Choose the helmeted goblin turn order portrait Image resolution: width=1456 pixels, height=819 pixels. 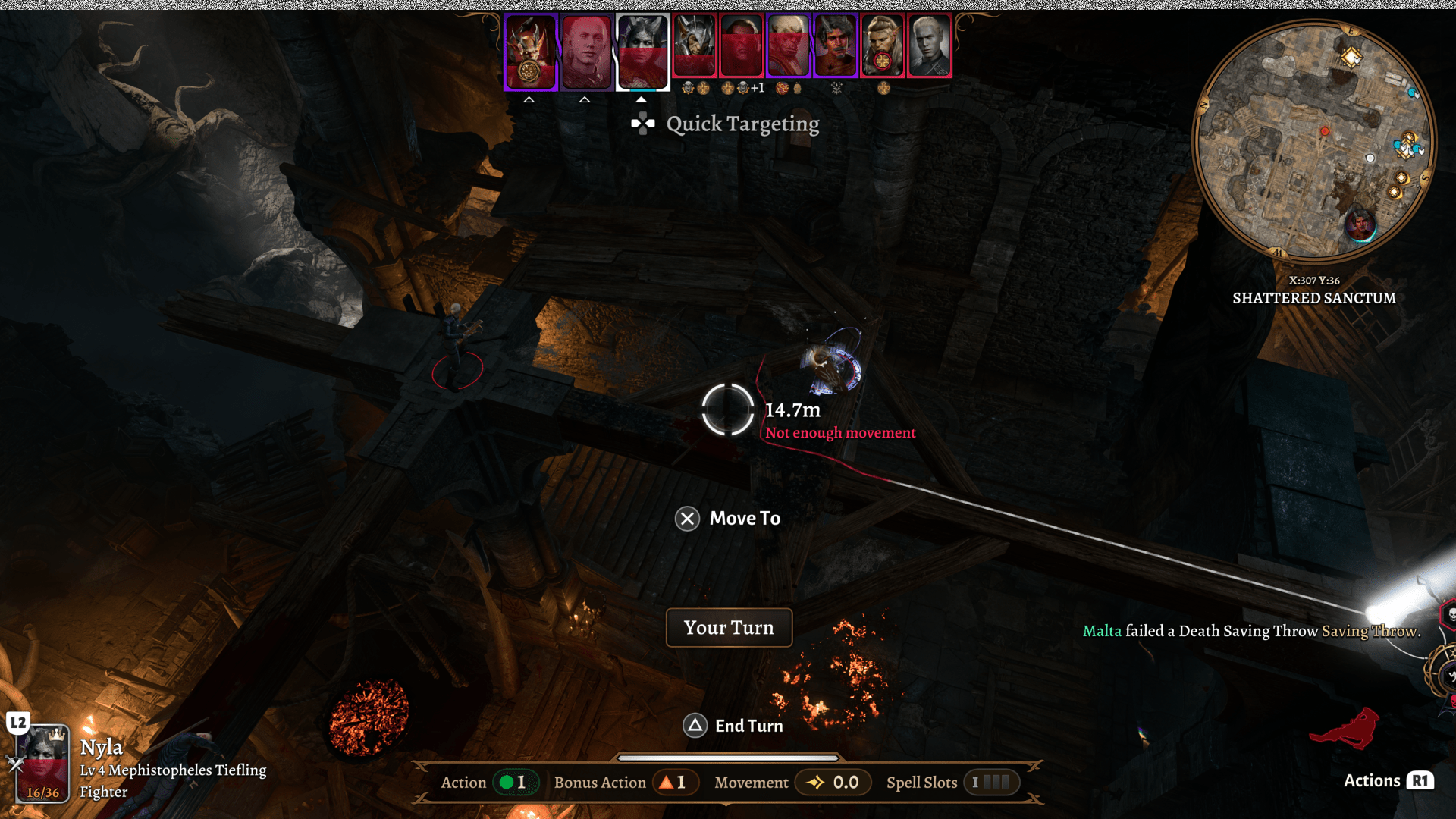[x=695, y=46]
